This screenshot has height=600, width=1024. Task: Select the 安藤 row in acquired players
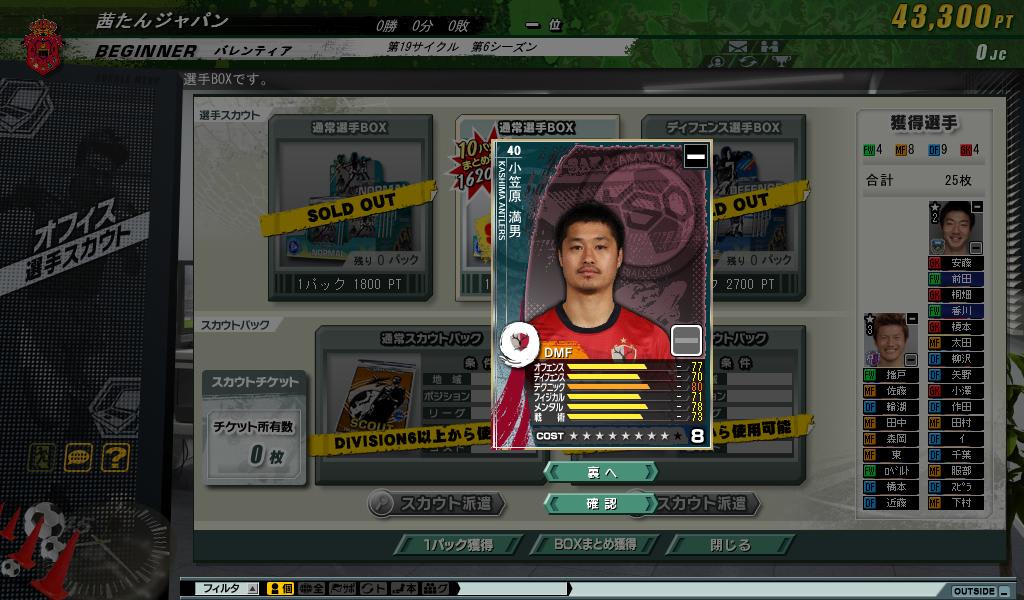958,263
